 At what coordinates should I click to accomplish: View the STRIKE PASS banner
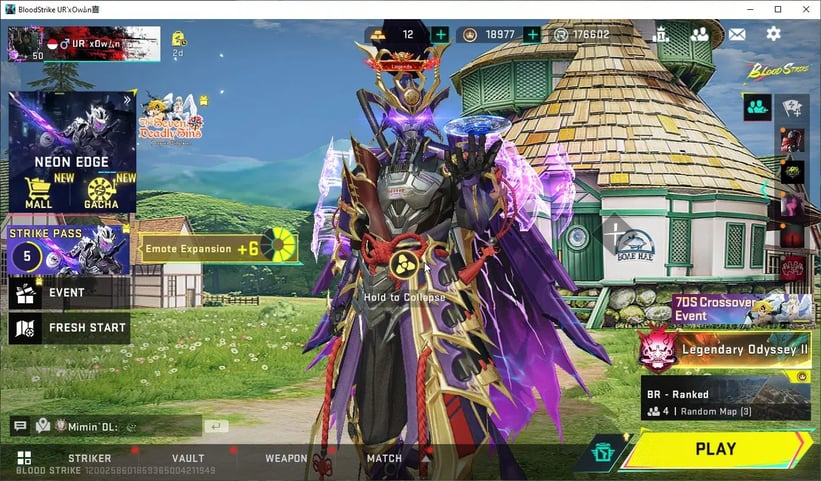pos(67,249)
